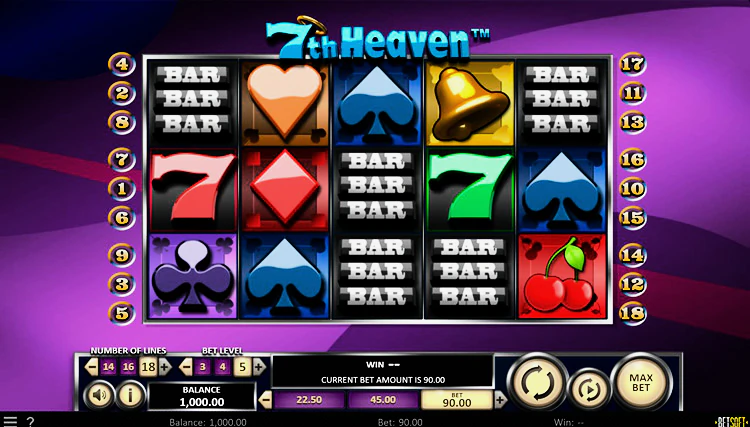Raise the bet level with its plus button
This screenshot has height=427, width=750.
pyautogui.click(x=259, y=367)
